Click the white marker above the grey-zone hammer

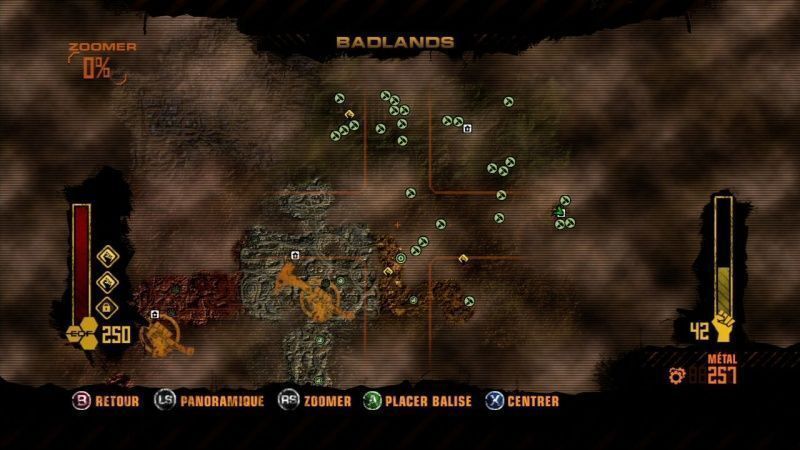295,256
